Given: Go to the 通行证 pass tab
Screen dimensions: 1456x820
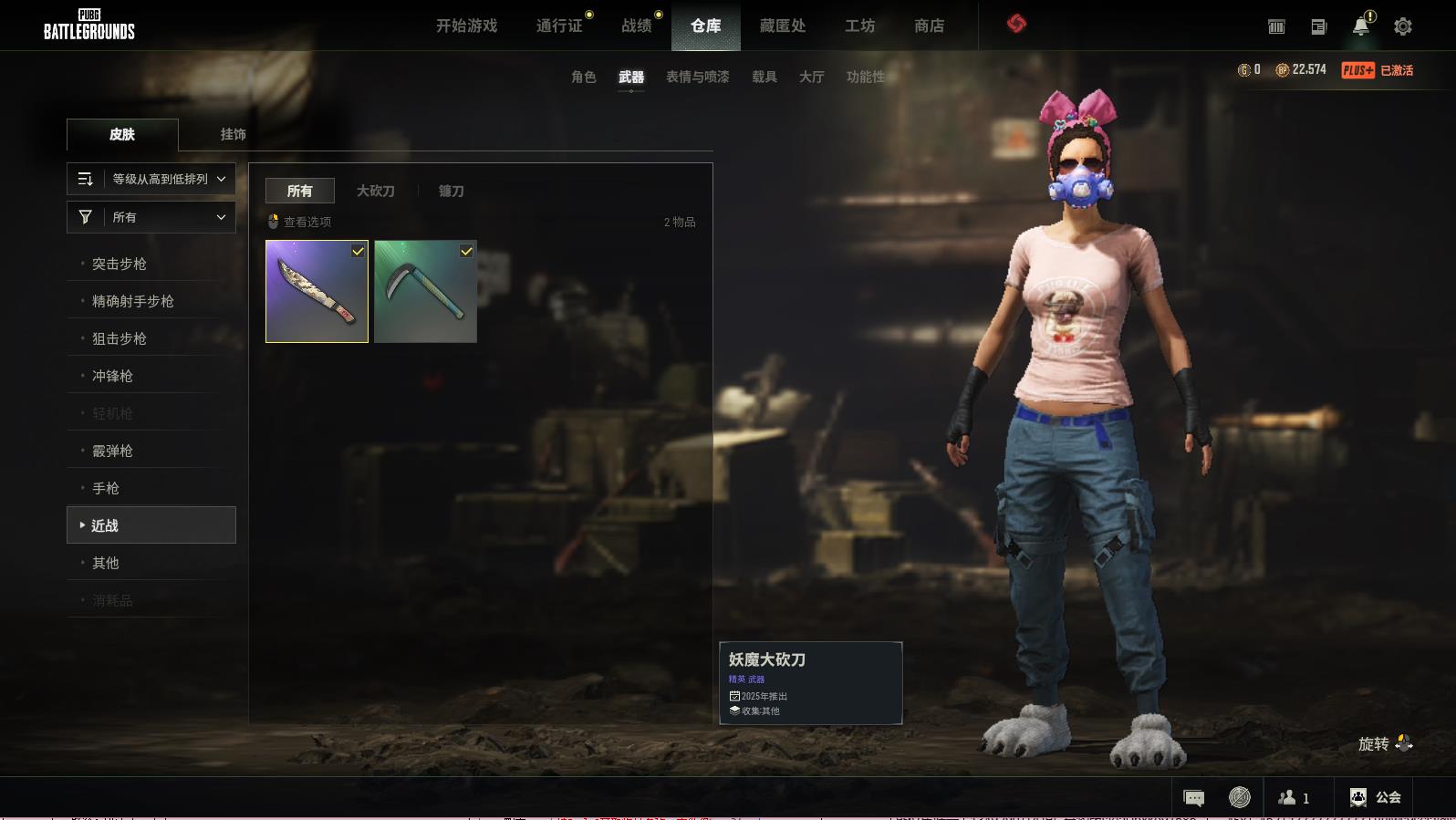Looking at the screenshot, I should pyautogui.click(x=559, y=26).
